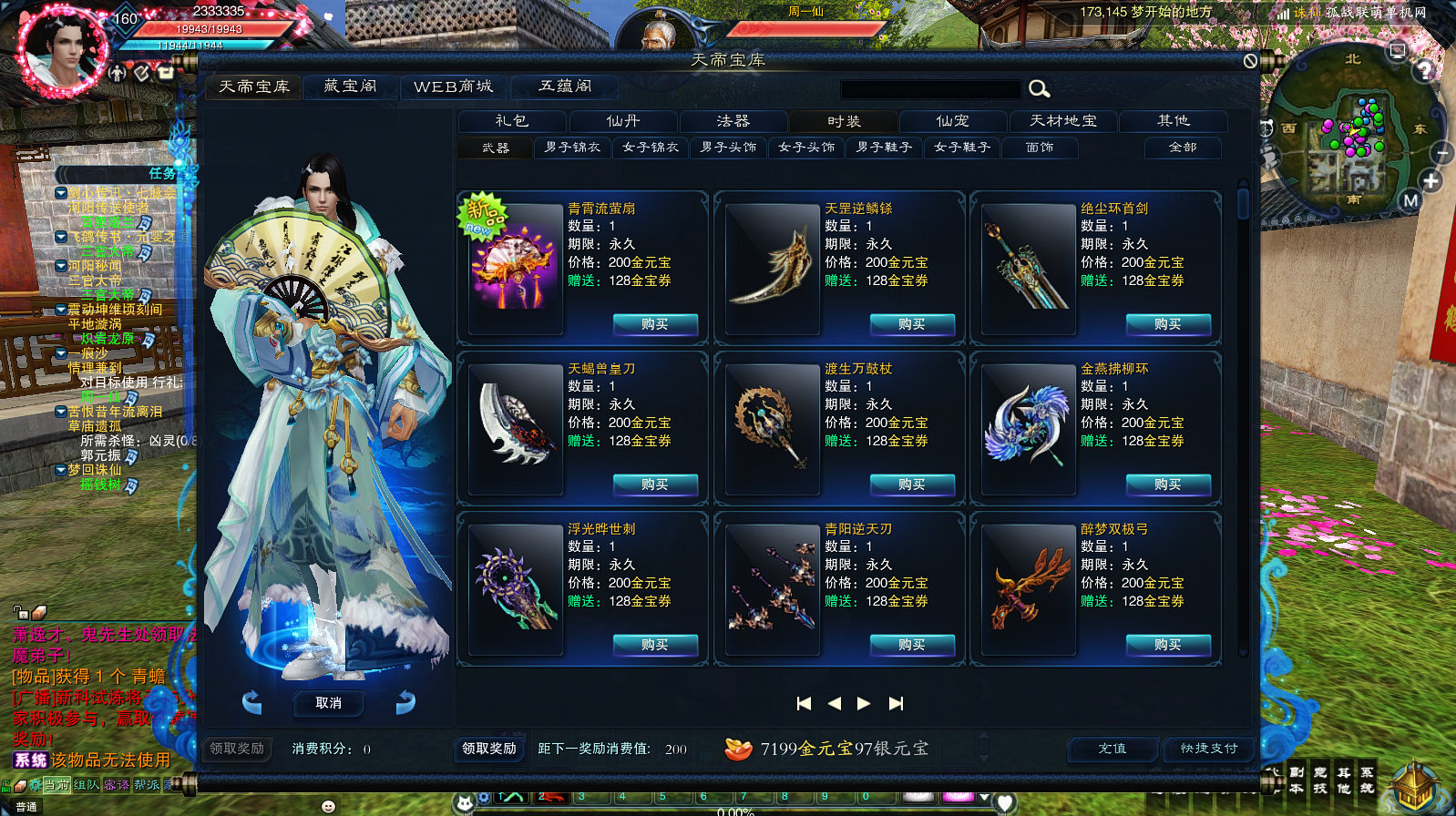
Task: Open the WEB商城 tab
Action: click(x=453, y=87)
